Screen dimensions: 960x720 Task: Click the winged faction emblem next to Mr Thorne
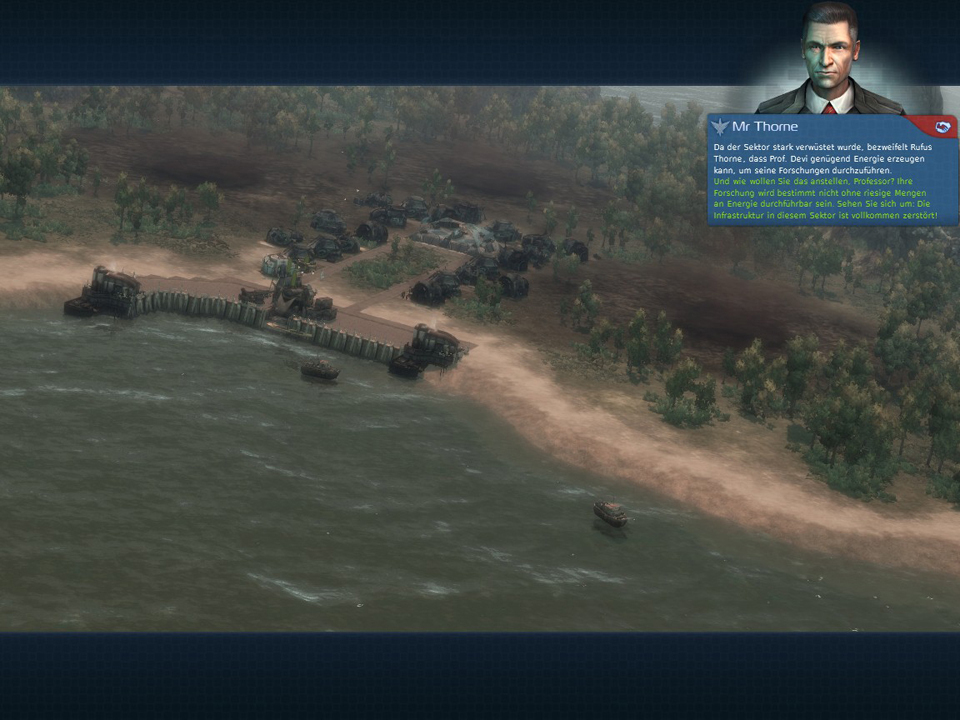click(721, 127)
